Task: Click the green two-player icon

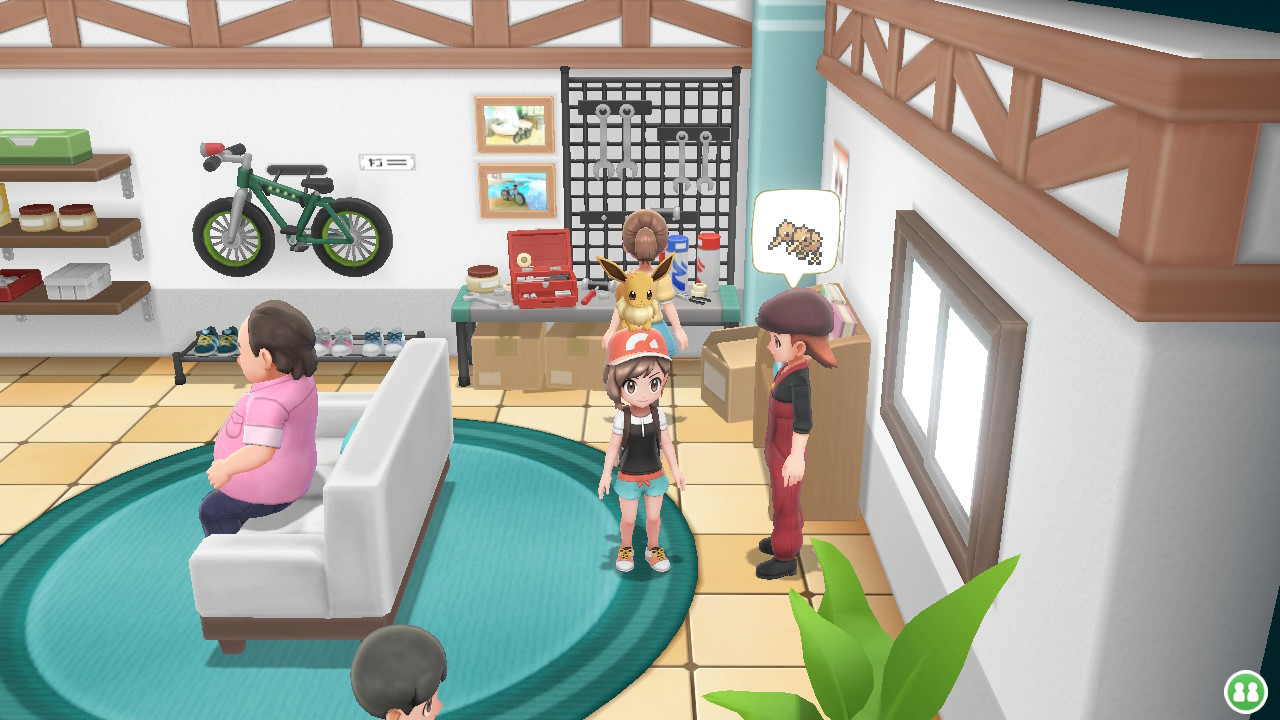Action: (x=1245, y=691)
